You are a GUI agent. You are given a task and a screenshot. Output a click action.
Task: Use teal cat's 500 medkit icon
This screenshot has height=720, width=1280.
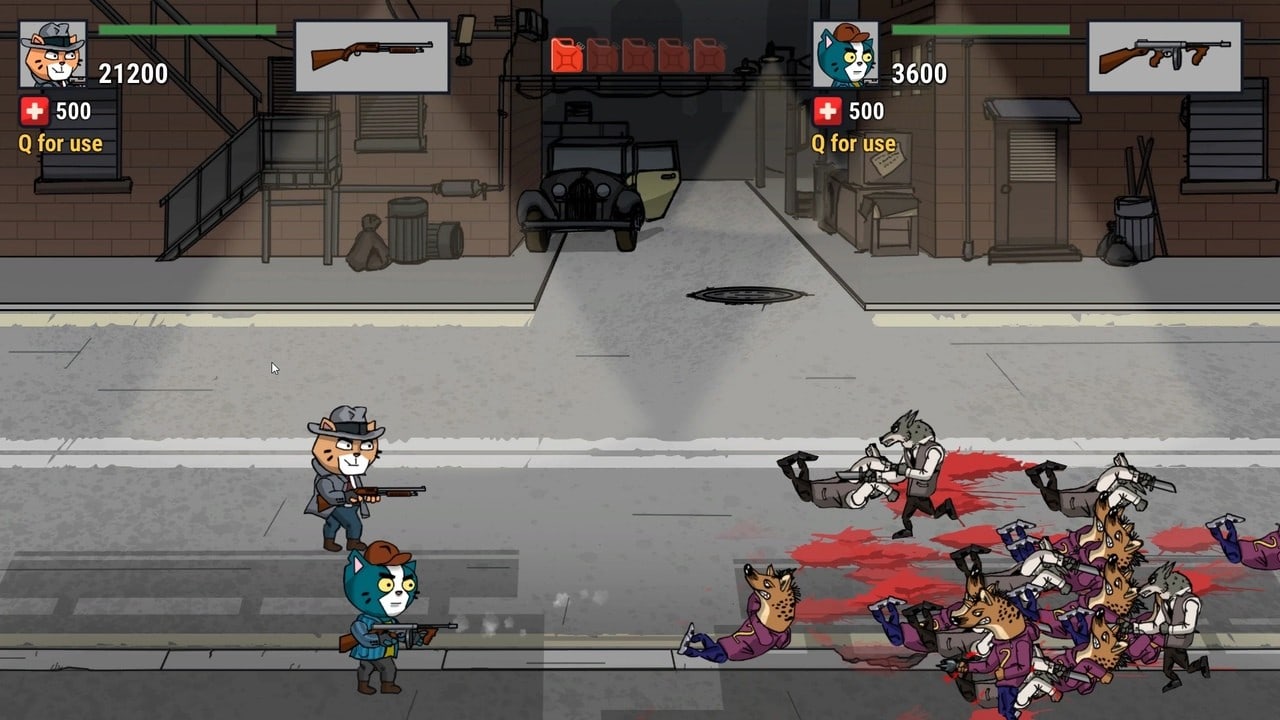[x=827, y=111]
